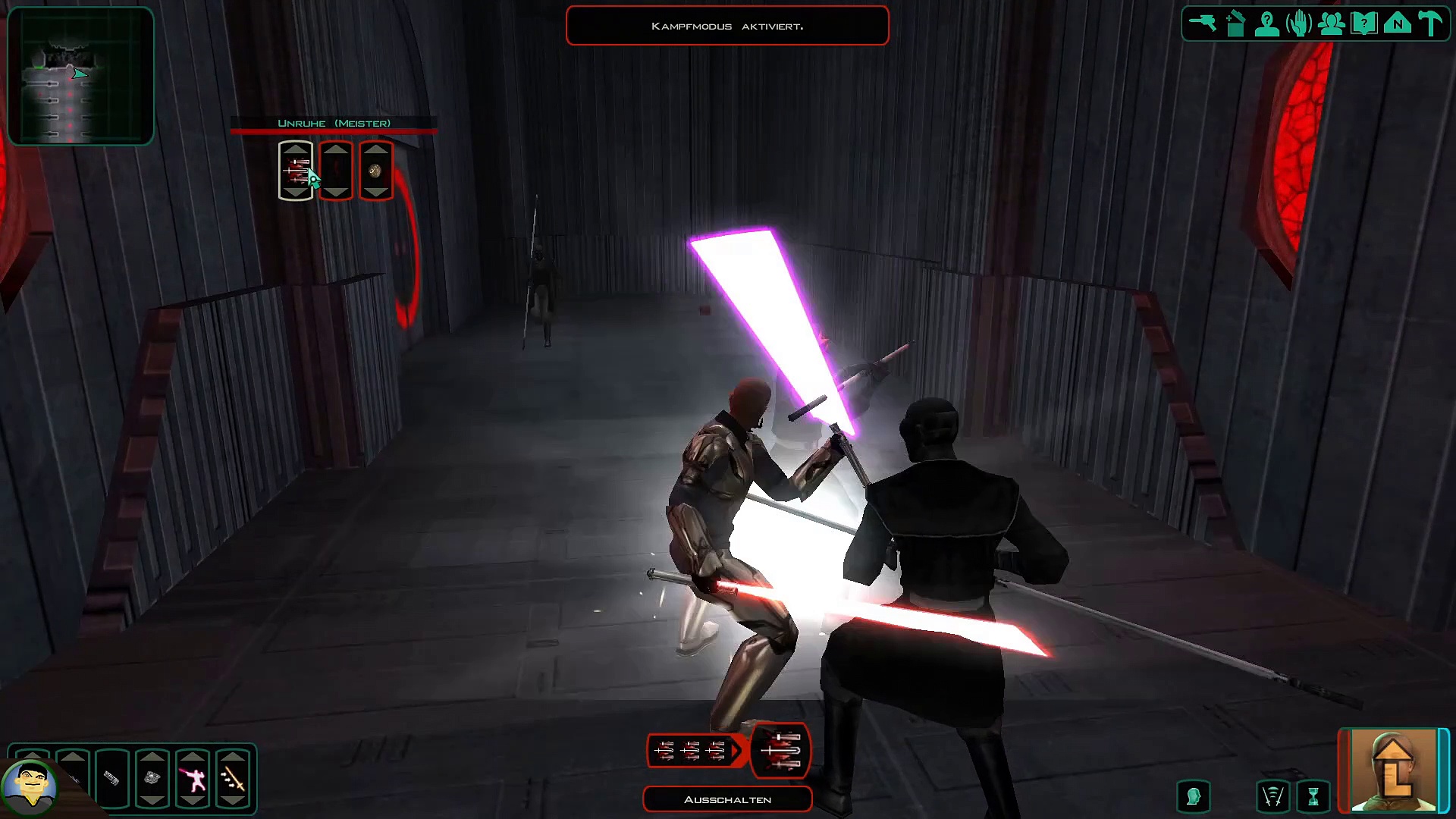This screenshot has width=1456, height=819.
Task: Toggle the crossed swords combat stance button
Action: coord(1273,797)
